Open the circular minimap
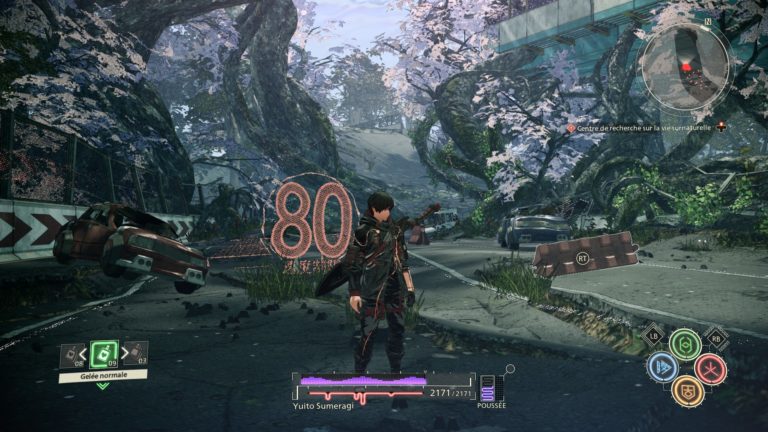 [x=685, y=66]
